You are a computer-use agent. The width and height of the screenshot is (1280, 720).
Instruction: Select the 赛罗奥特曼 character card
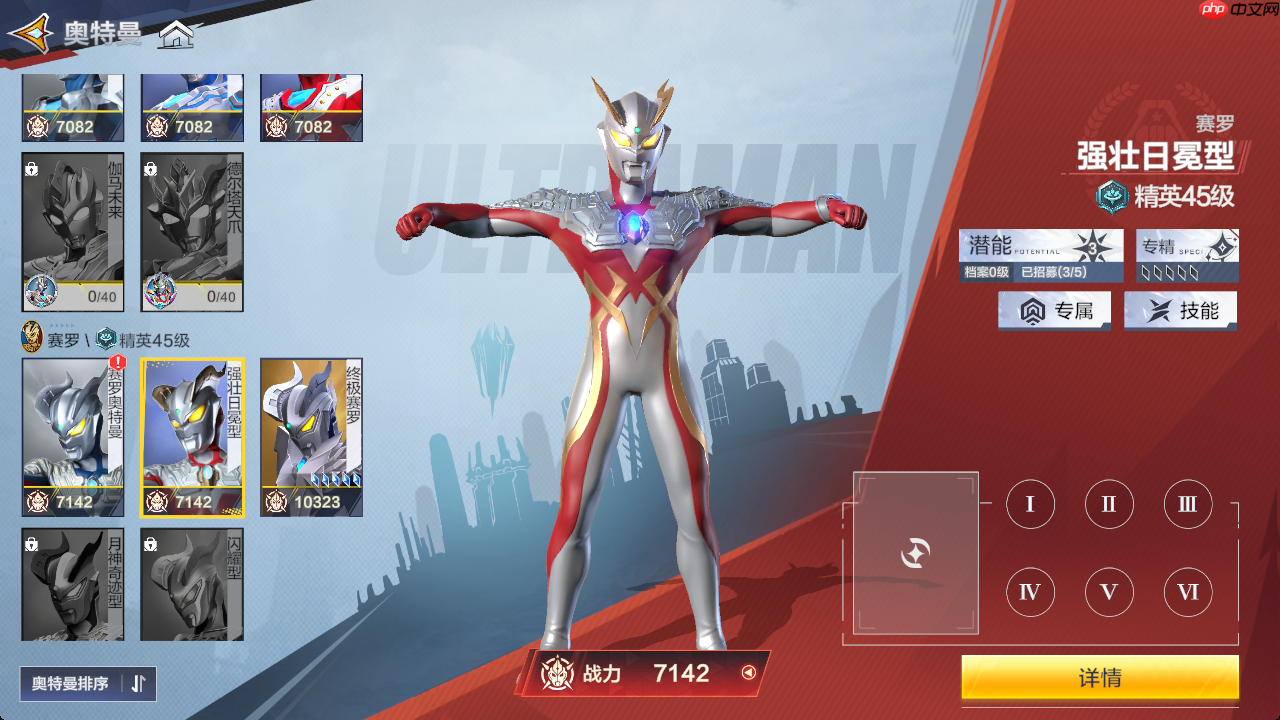(72, 437)
